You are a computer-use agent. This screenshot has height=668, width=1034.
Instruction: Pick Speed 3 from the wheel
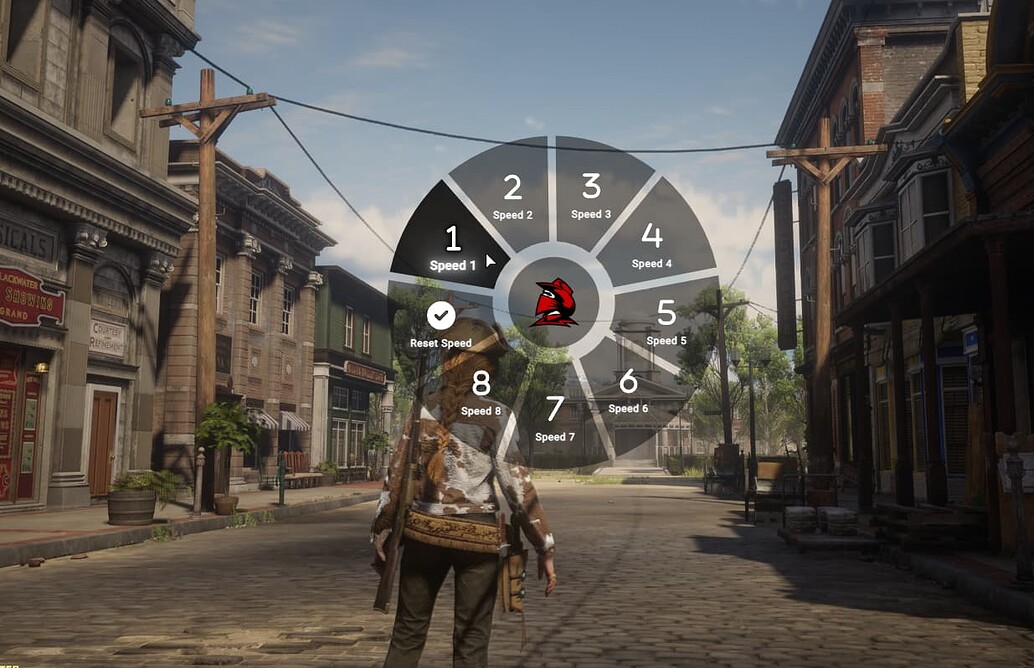[591, 194]
